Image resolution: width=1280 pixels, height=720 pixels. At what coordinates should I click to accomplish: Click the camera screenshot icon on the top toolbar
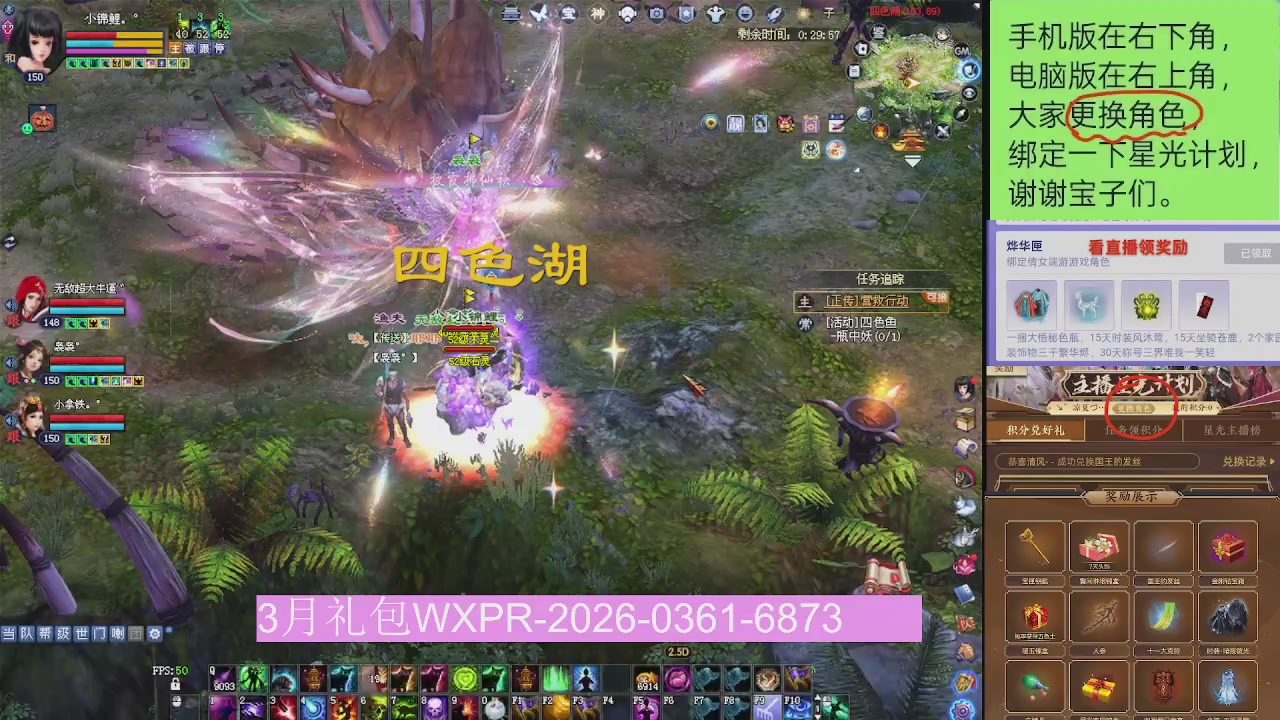point(657,12)
